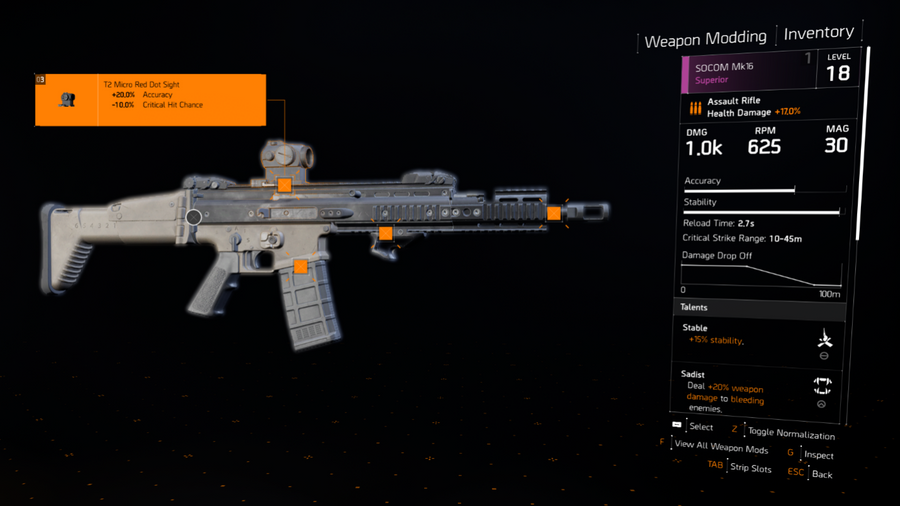Select the underbarrel mod slot on the handguard

pyautogui.click(x=385, y=233)
